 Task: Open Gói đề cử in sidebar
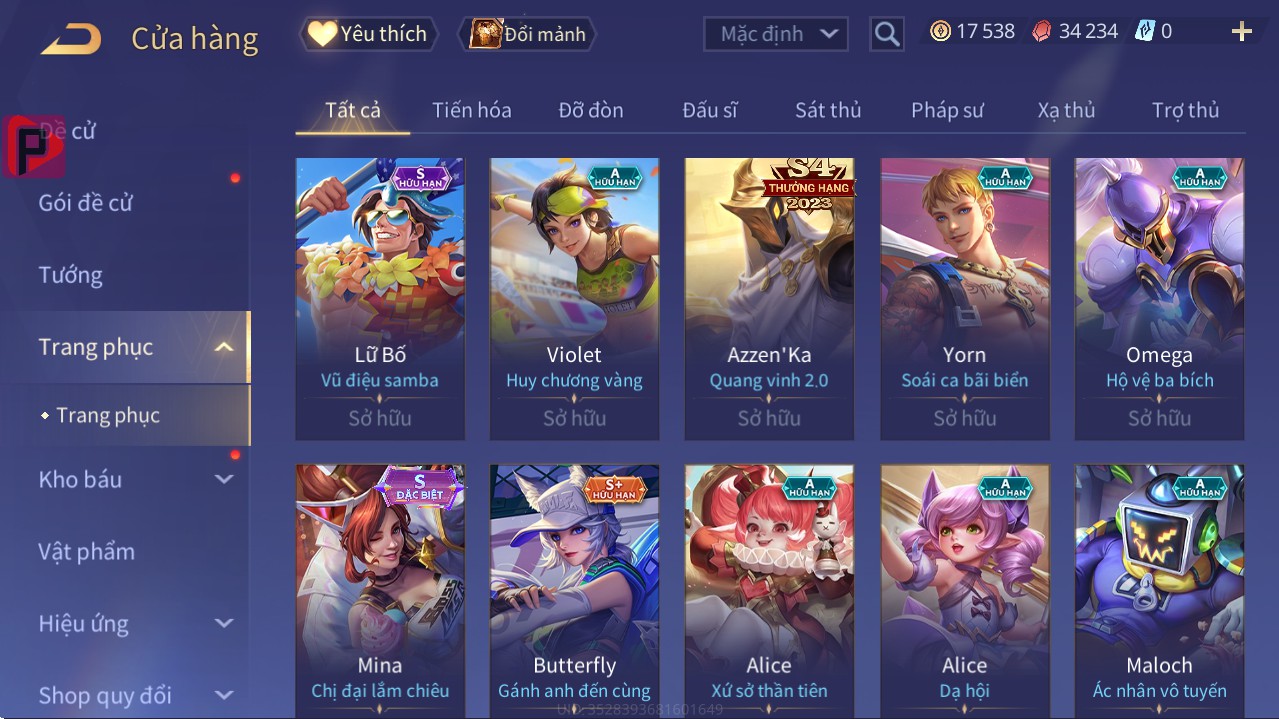point(86,203)
